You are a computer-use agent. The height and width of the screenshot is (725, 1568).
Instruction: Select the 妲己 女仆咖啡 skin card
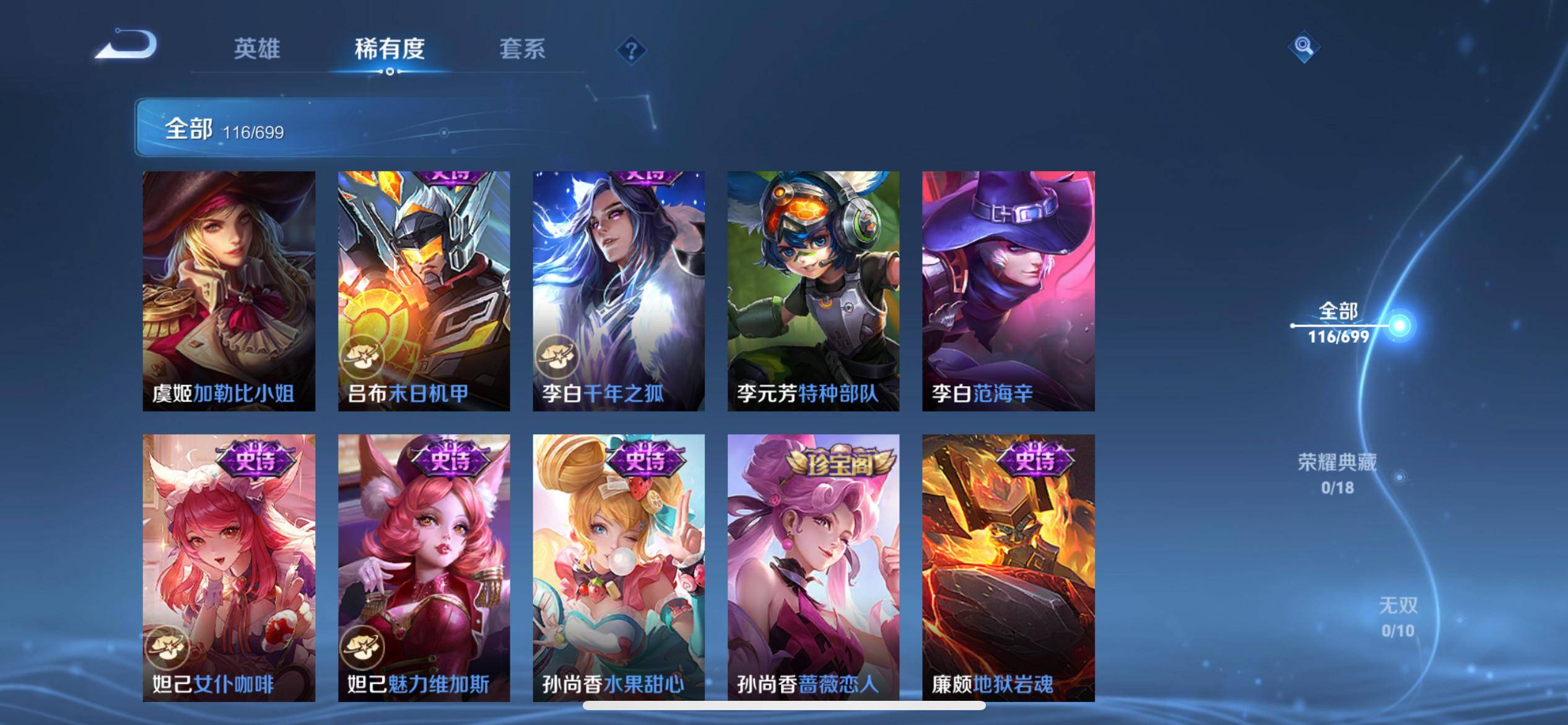(229, 568)
